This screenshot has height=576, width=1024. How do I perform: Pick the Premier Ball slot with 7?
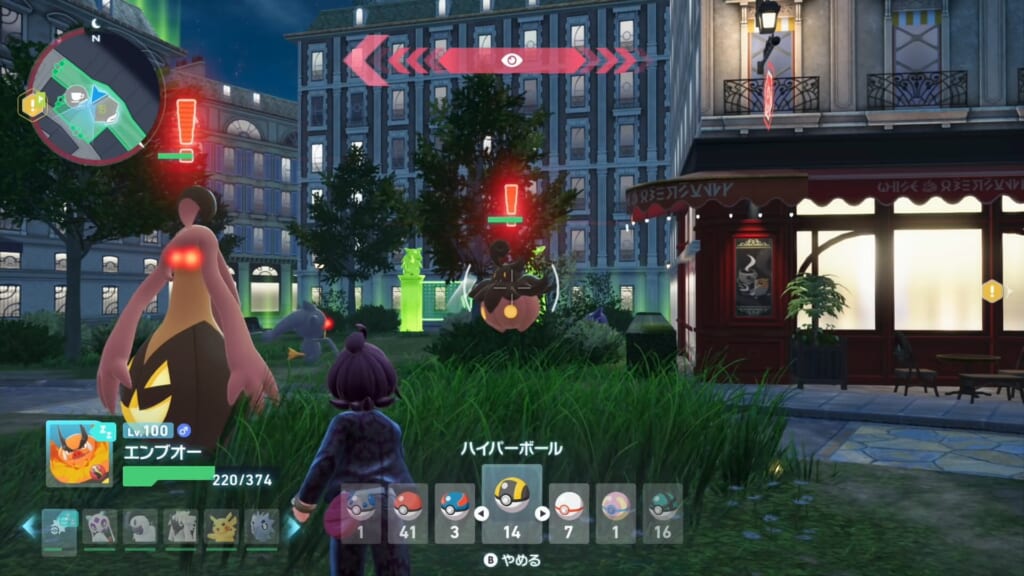[x=567, y=512]
